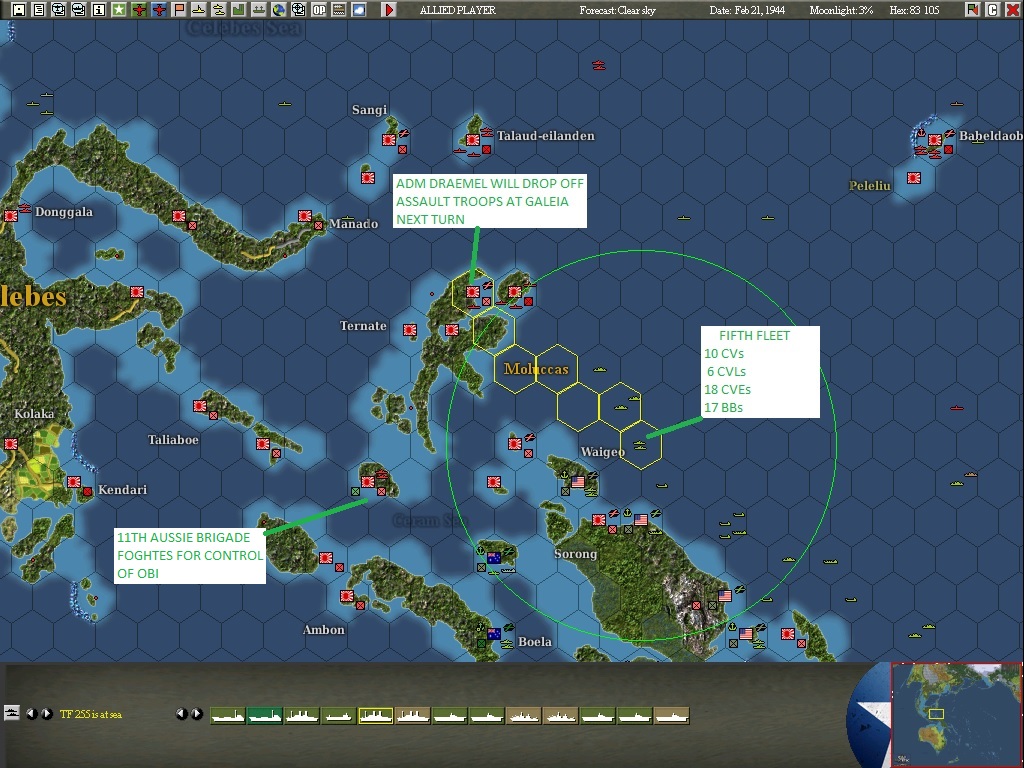Image resolution: width=1032 pixels, height=768 pixels.
Task: Click the red end-turn arrow button
Action: pos(389,10)
